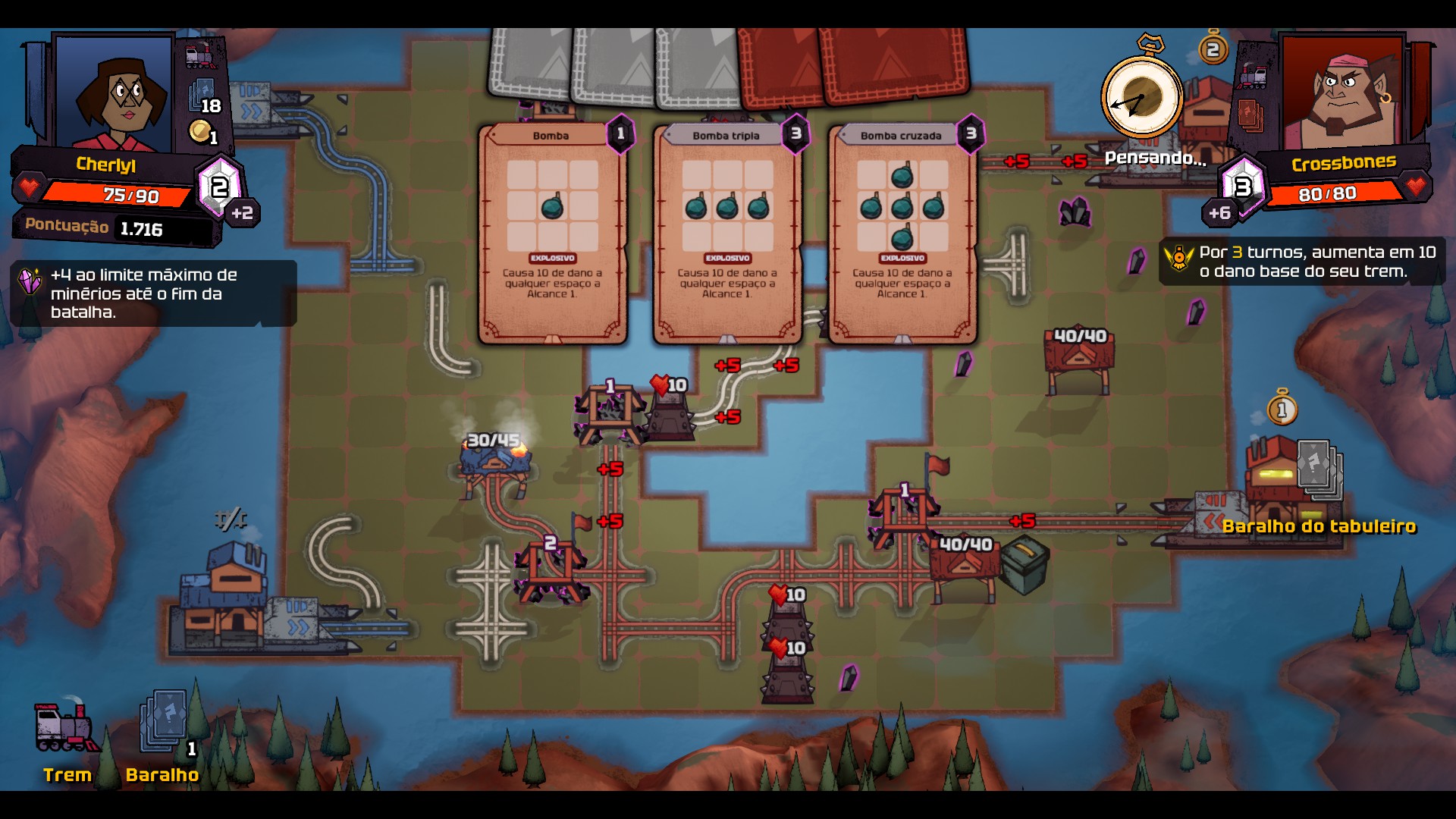Viewport: 1456px width, 819px height.
Task: Show Crossbones' train icon beside portrait
Action: click(x=1252, y=76)
